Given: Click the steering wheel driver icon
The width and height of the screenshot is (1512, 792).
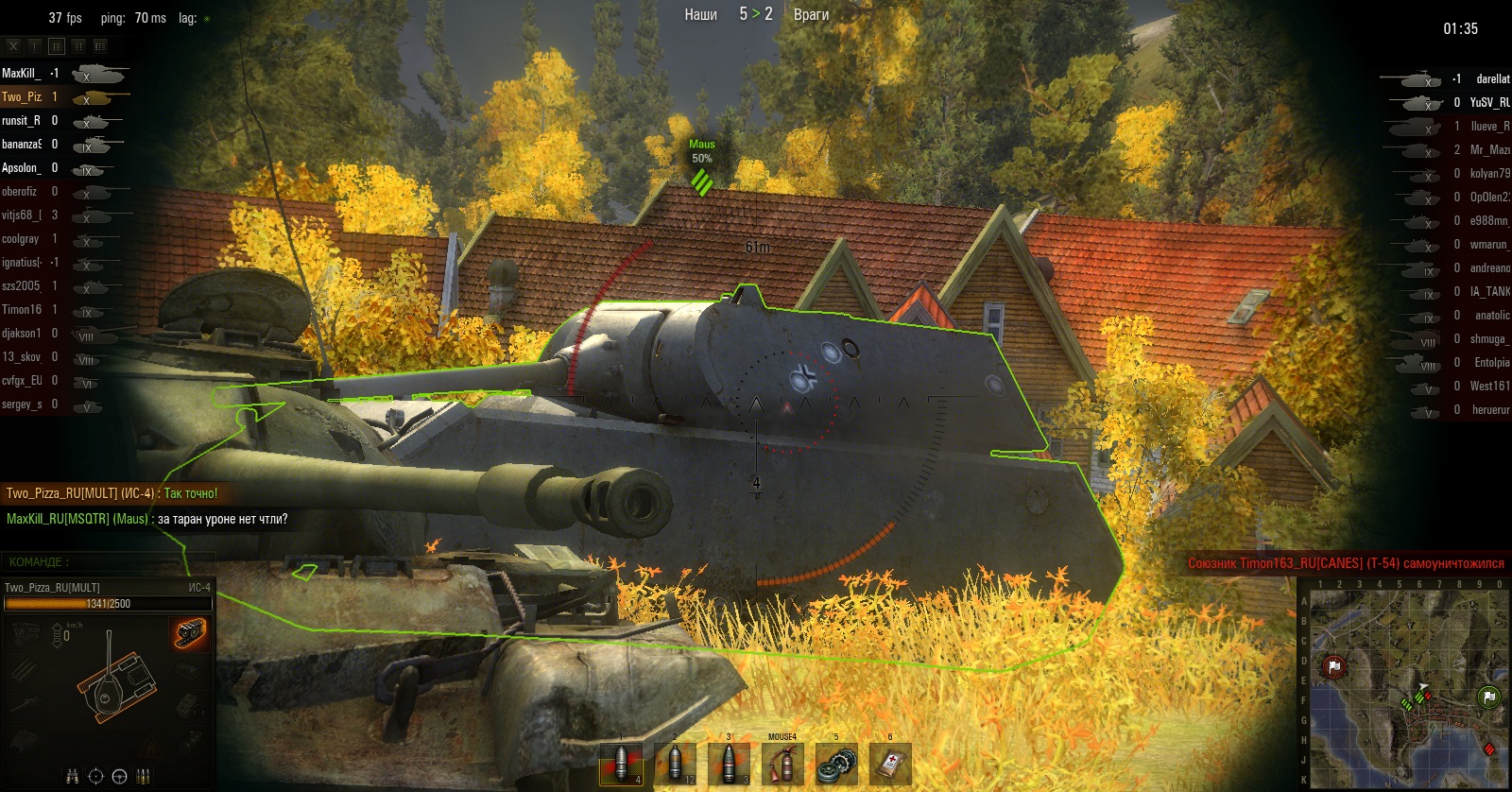Looking at the screenshot, I should point(119,777).
